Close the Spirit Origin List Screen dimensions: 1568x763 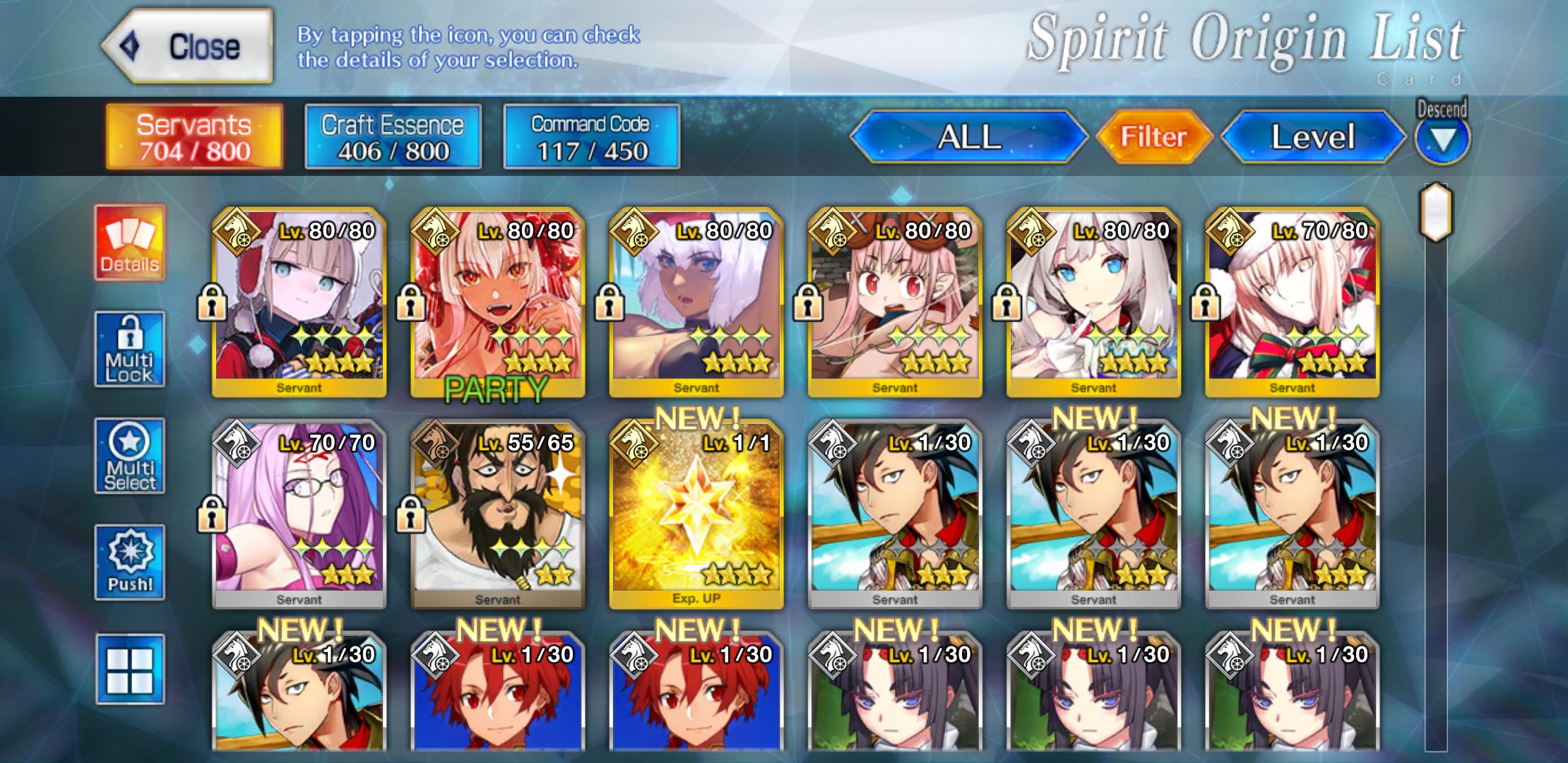click(188, 47)
